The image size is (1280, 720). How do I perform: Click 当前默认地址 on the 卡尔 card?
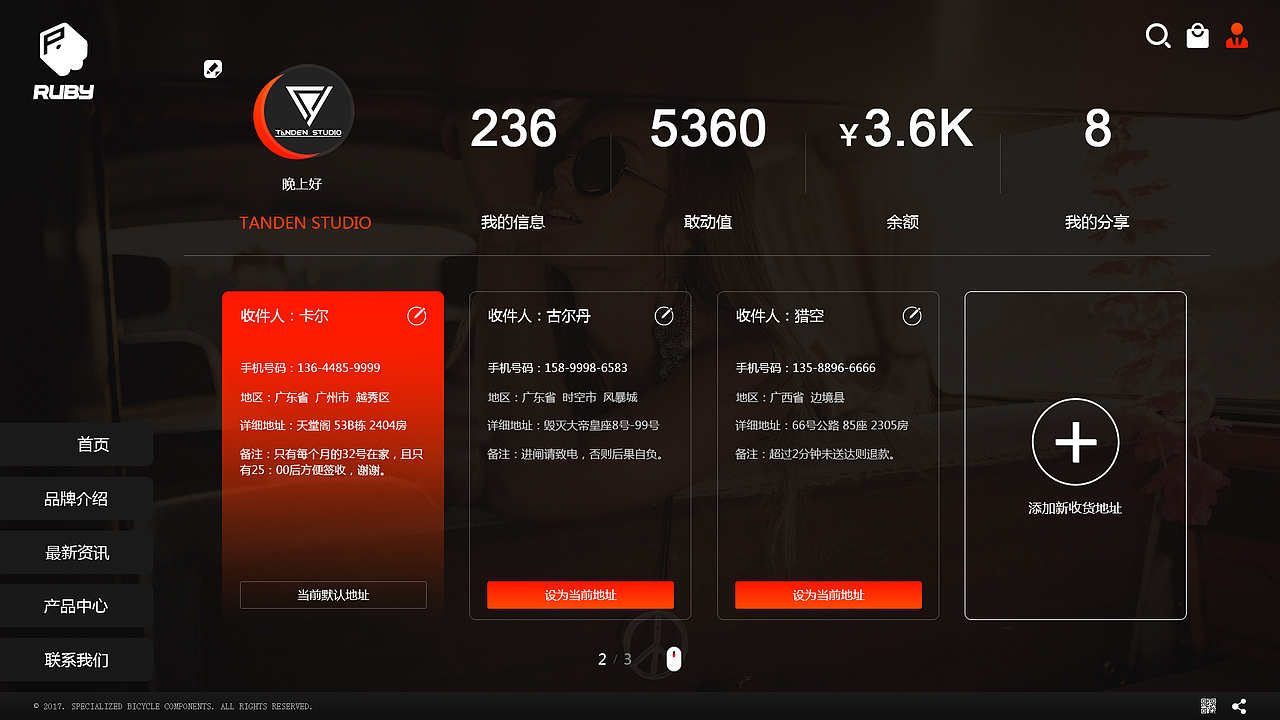coord(333,594)
